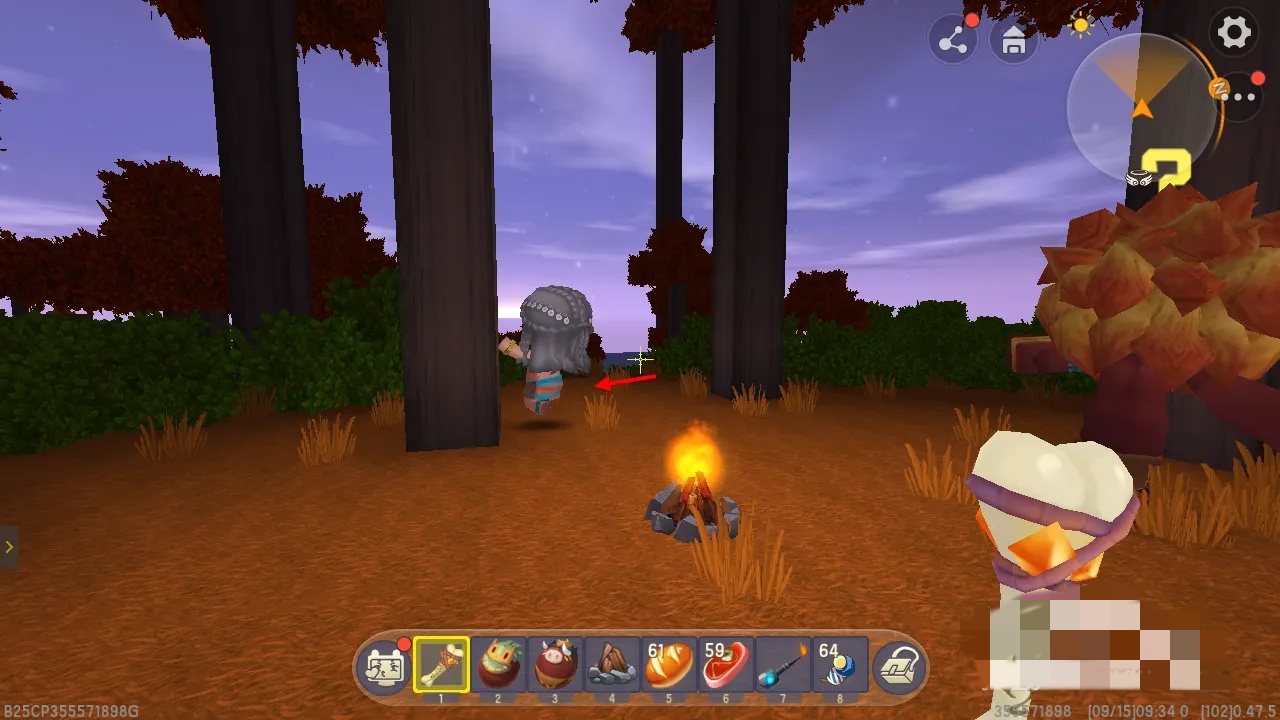Select the bone club in slot 1
Viewport: 1280px width, 720px height.
tap(441, 664)
